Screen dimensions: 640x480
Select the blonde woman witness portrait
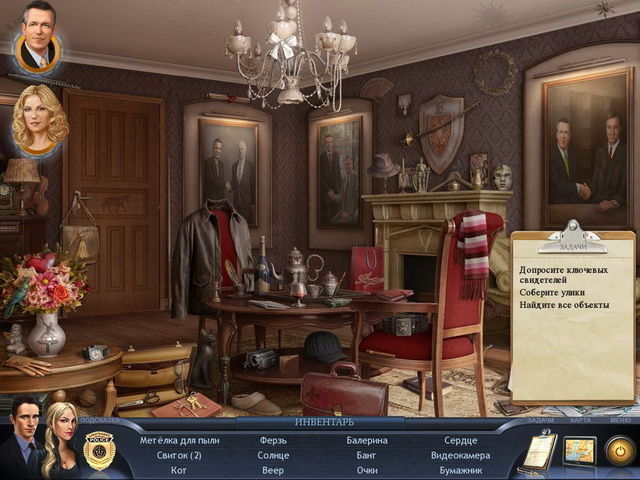tap(40, 121)
